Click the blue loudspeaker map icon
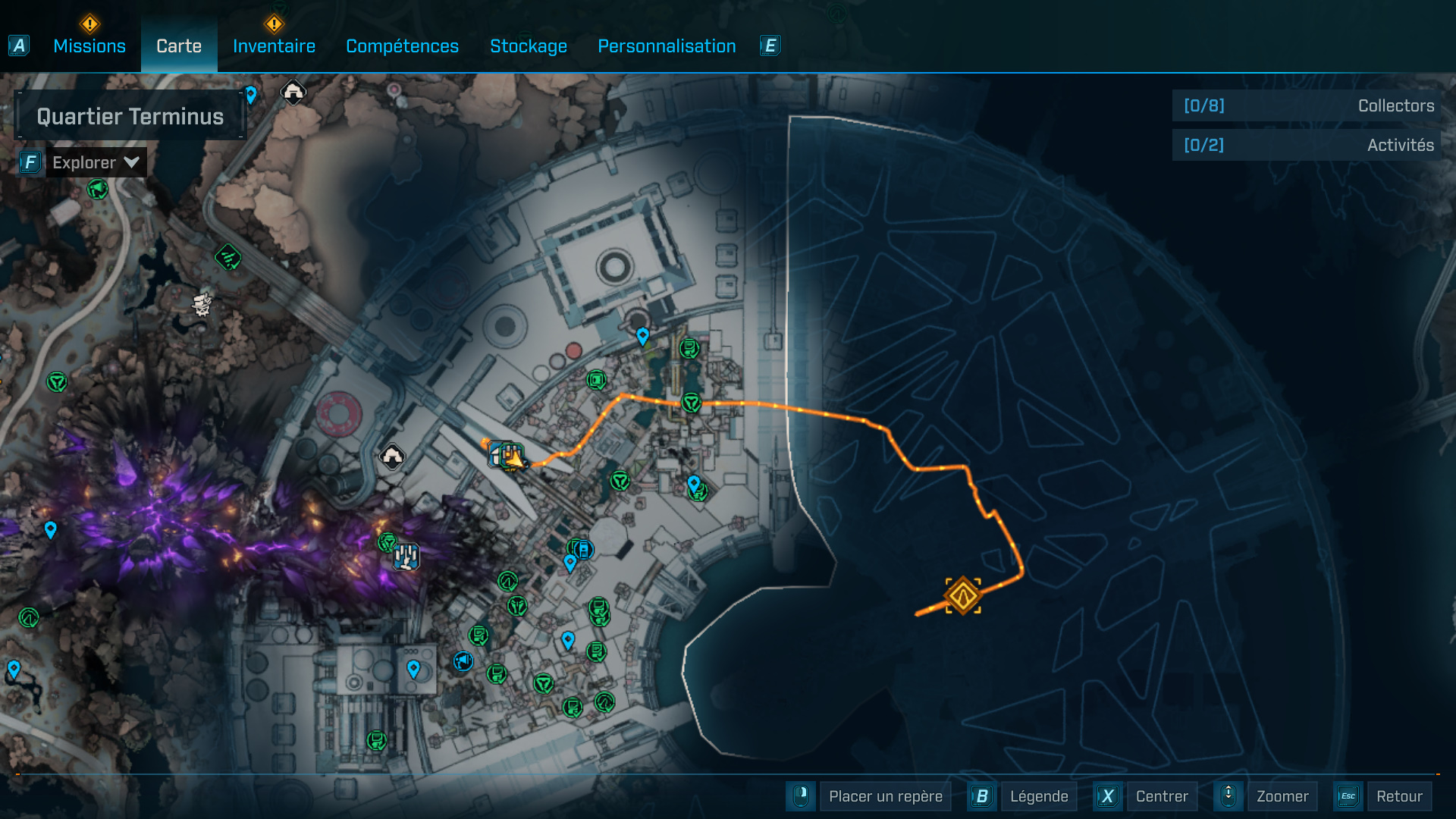Screen dimensions: 1456x819 click(462, 661)
